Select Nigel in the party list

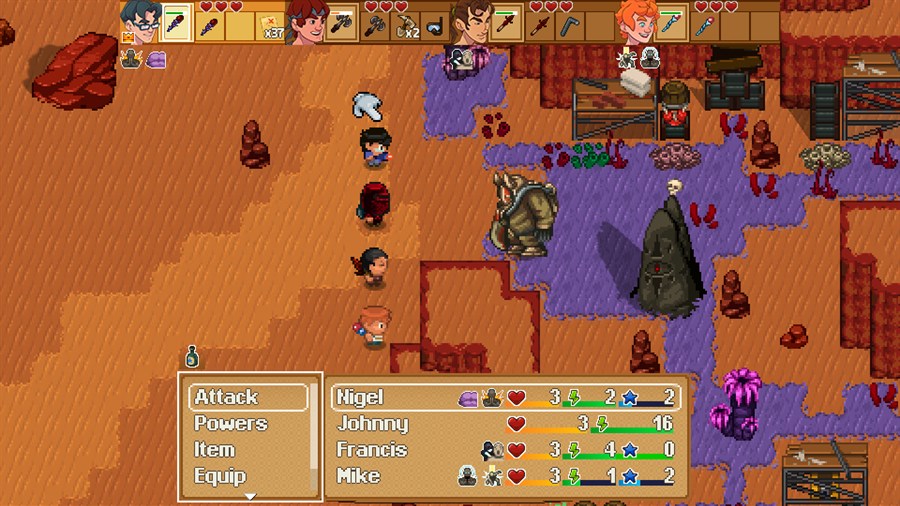point(506,397)
